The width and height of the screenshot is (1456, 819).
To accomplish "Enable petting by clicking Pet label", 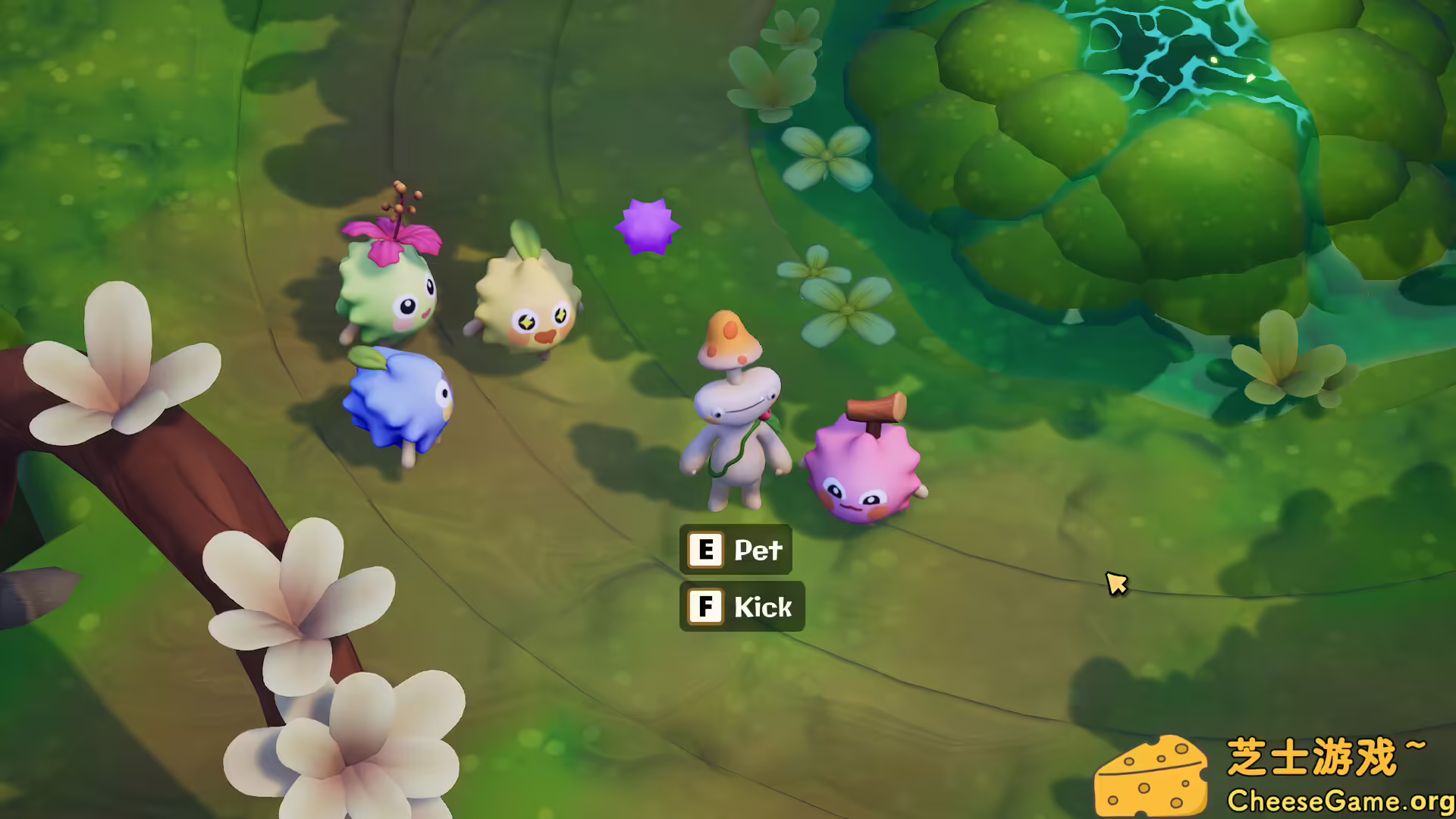I will pos(758,550).
